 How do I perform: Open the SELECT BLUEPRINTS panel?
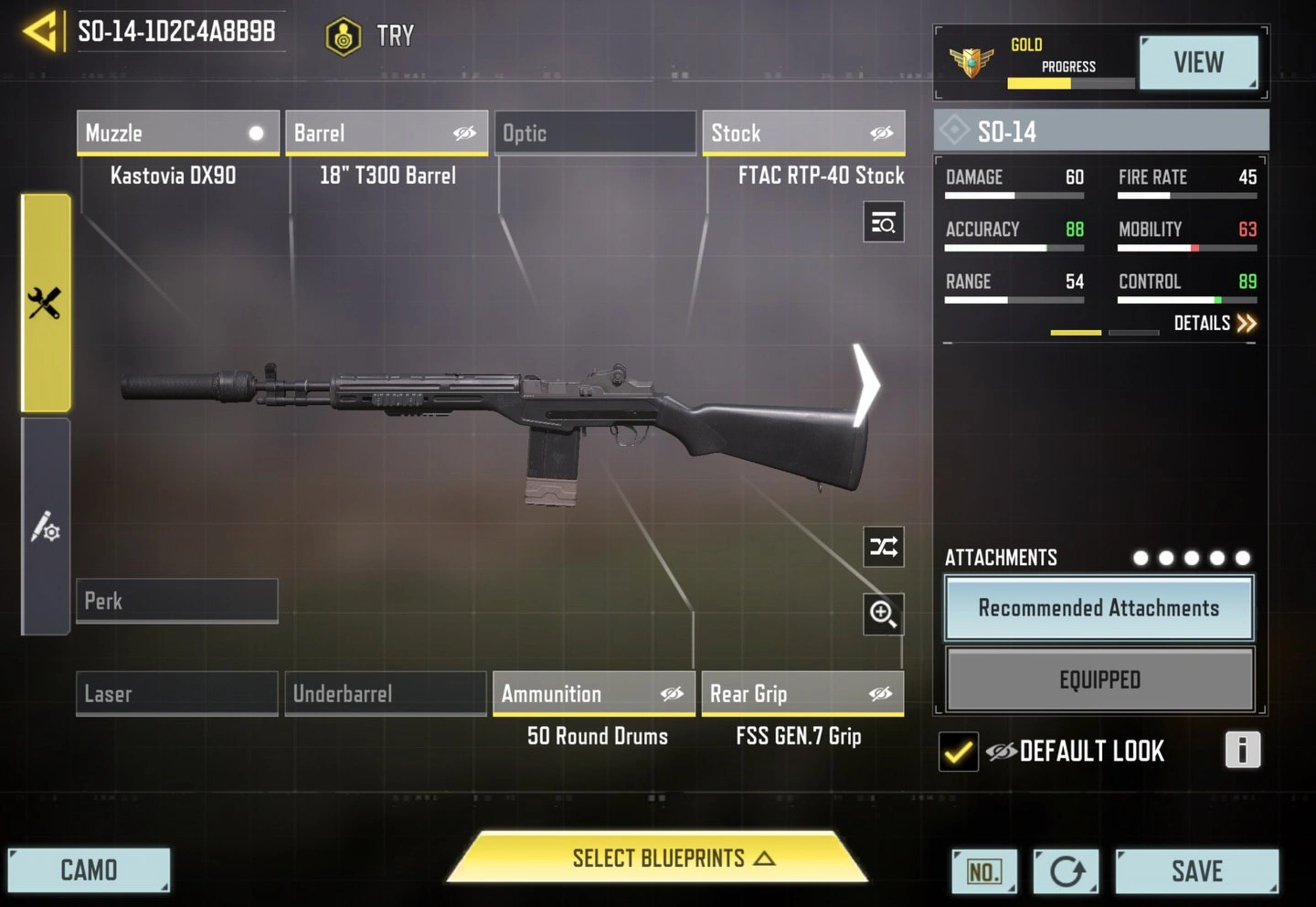[658, 858]
